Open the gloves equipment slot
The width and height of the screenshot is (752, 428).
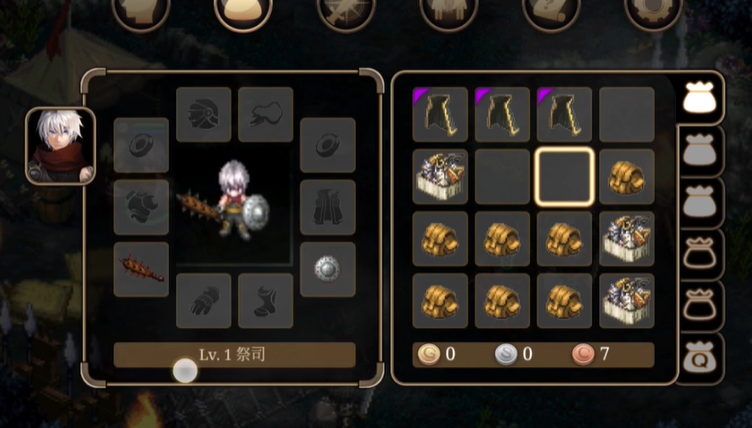204,300
